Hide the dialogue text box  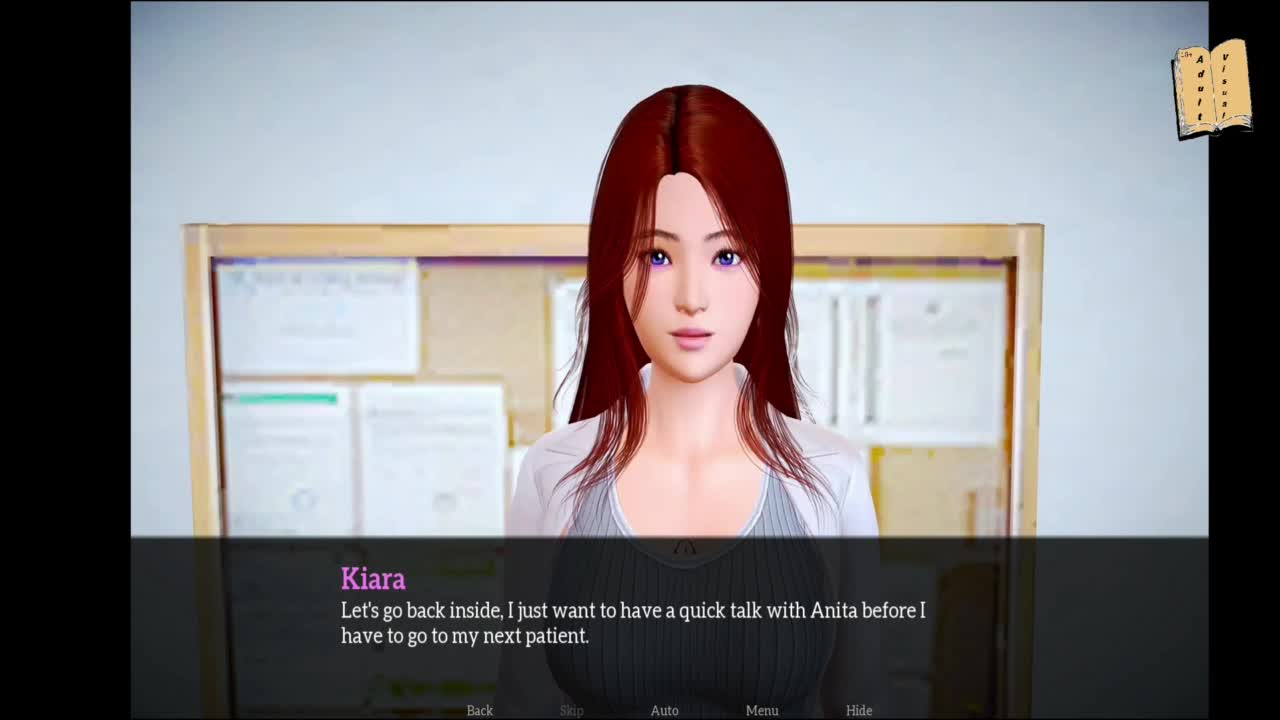click(859, 710)
